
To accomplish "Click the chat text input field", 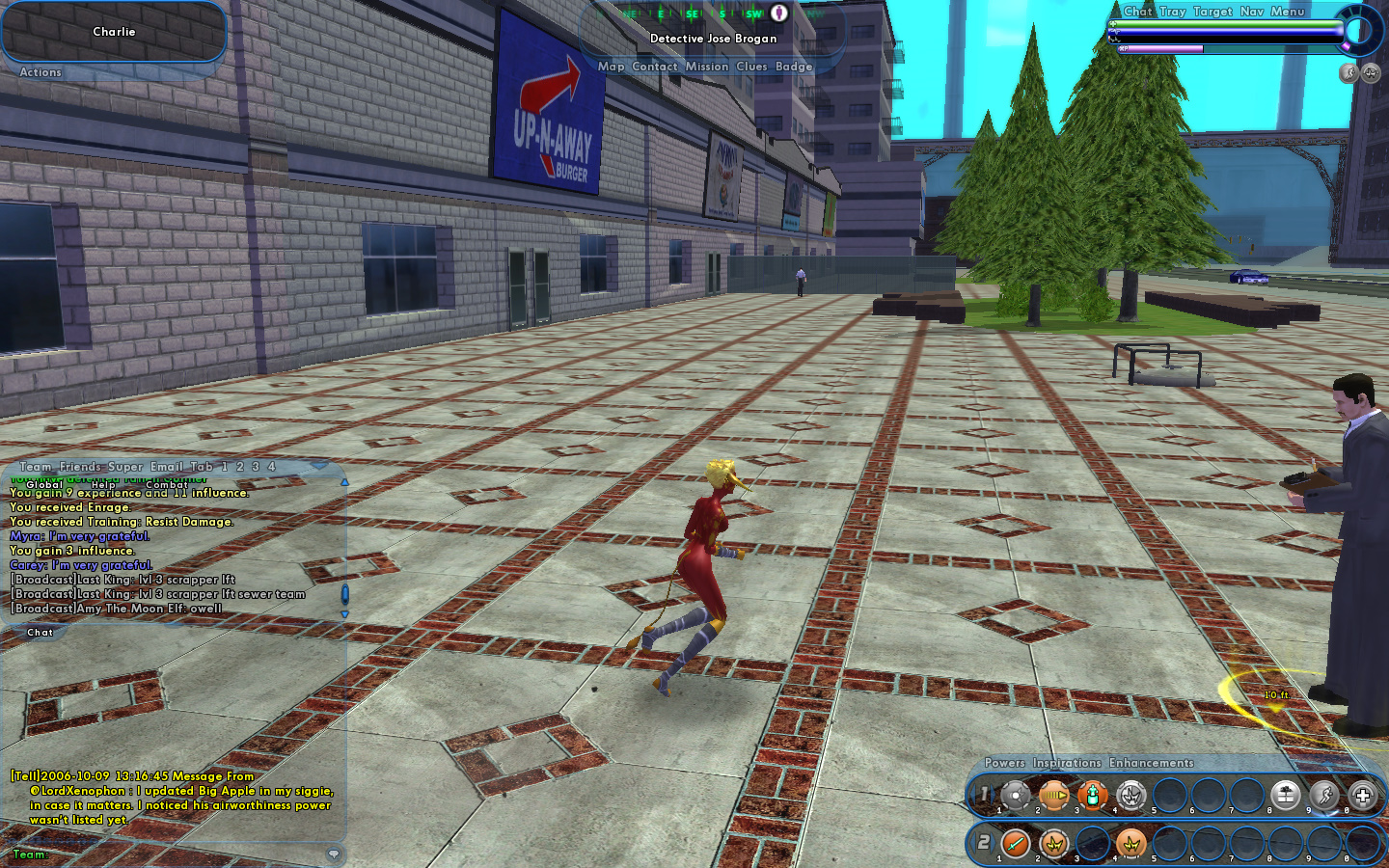I will click(x=183, y=854).
